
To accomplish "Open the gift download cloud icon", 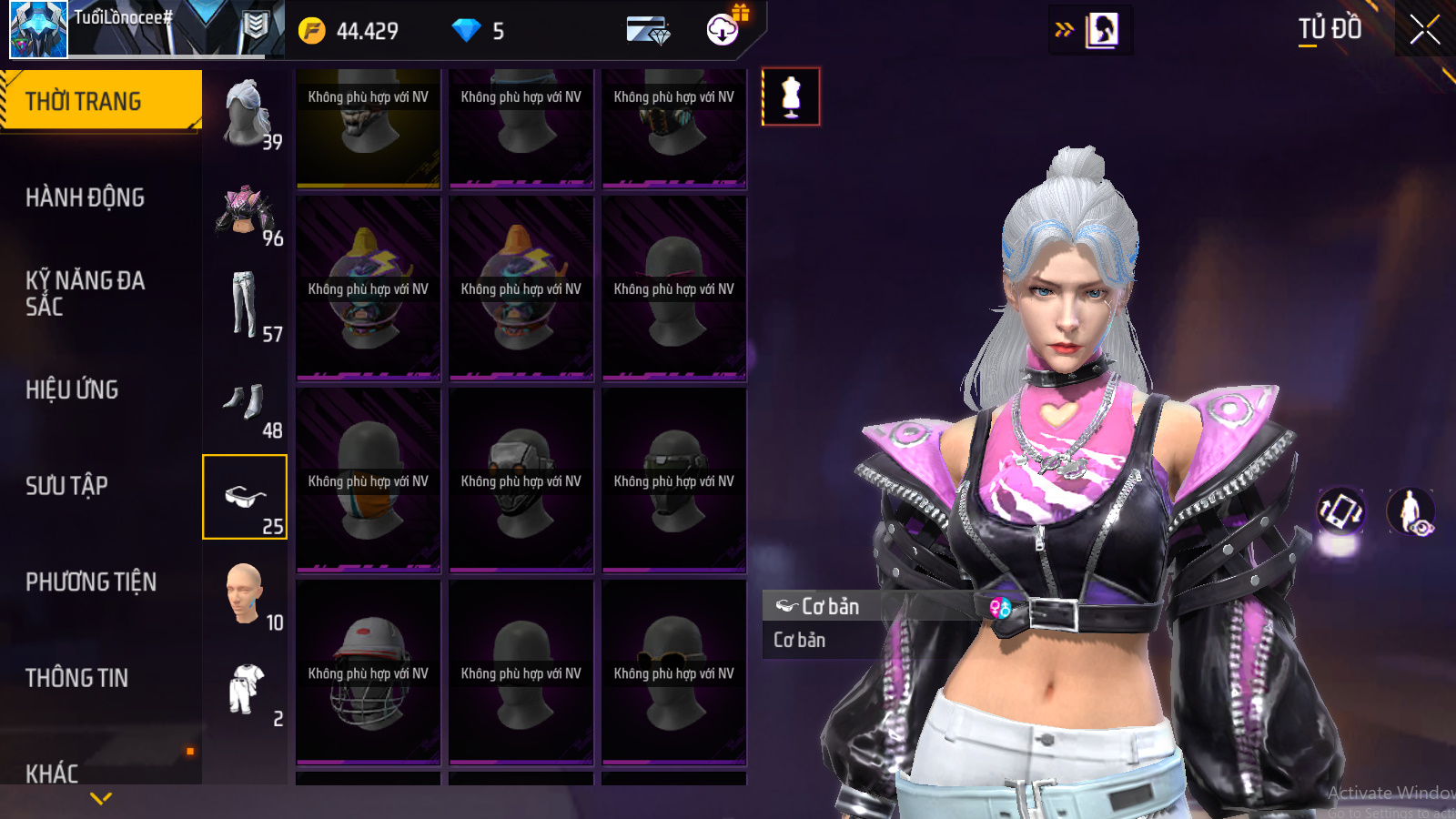I will [723, 29].
